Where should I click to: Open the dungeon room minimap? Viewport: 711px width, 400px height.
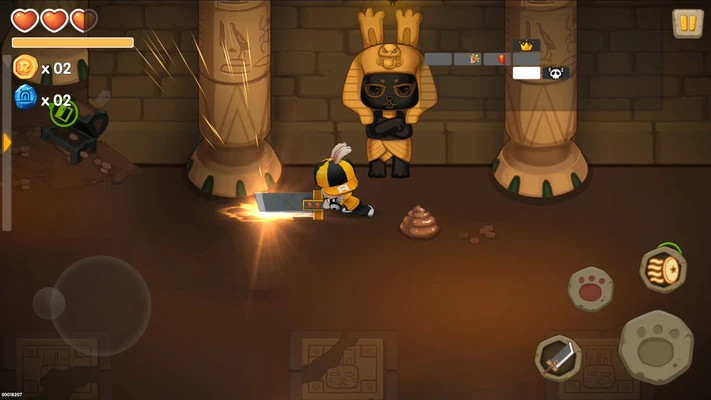tap(497, 60)
